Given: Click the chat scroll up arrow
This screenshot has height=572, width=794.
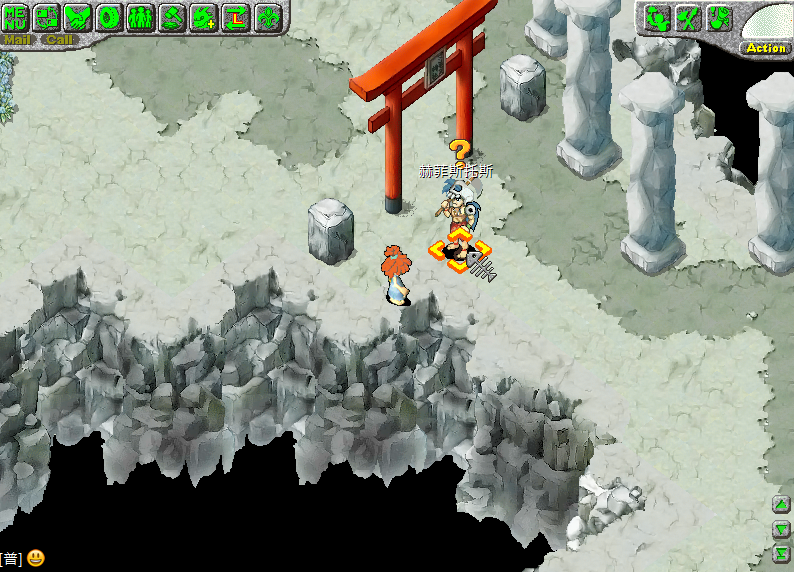Looking at the screenshot, I should tap(782, 504).
